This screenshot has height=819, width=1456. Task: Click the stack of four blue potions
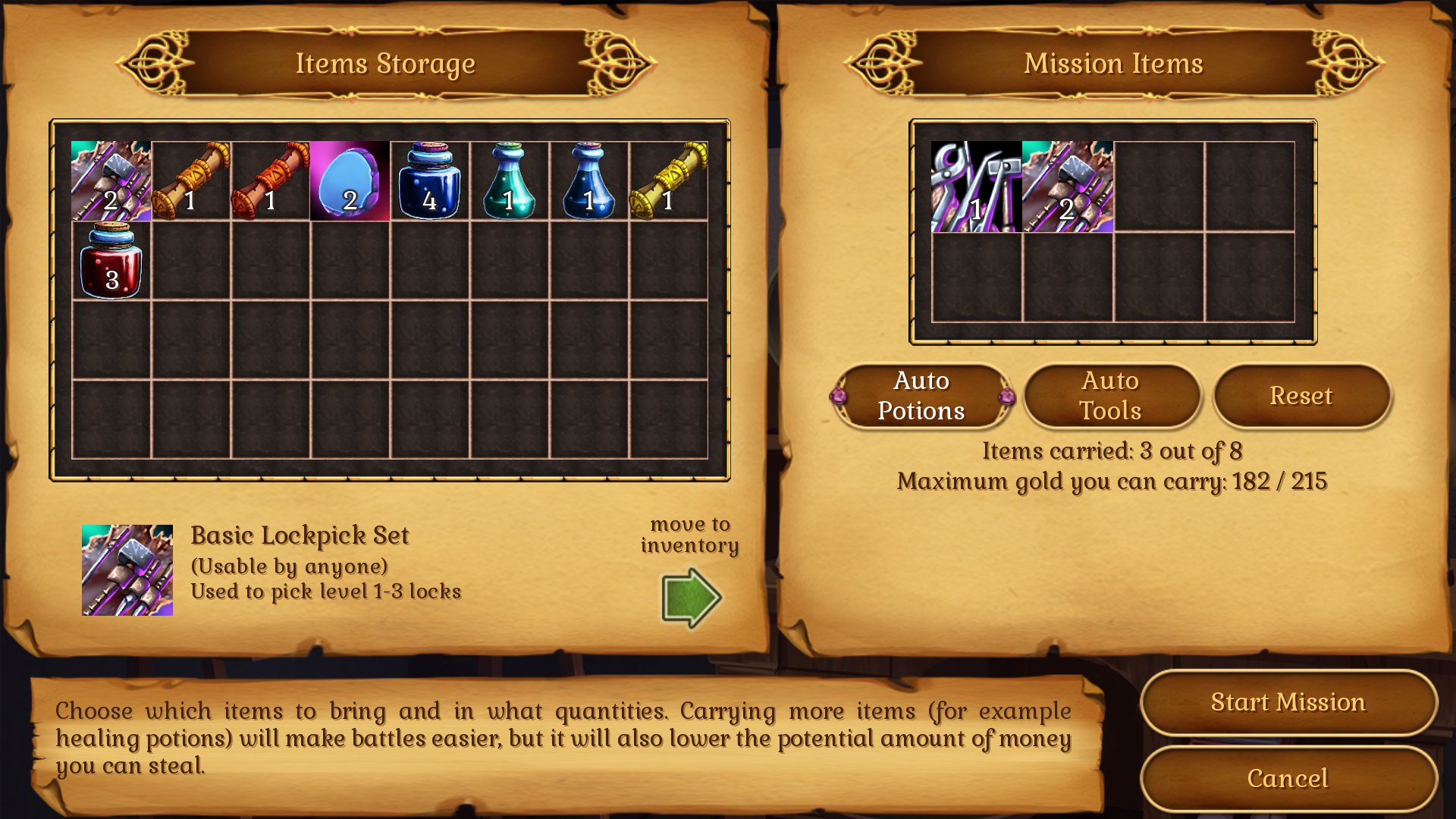point(428,180)
